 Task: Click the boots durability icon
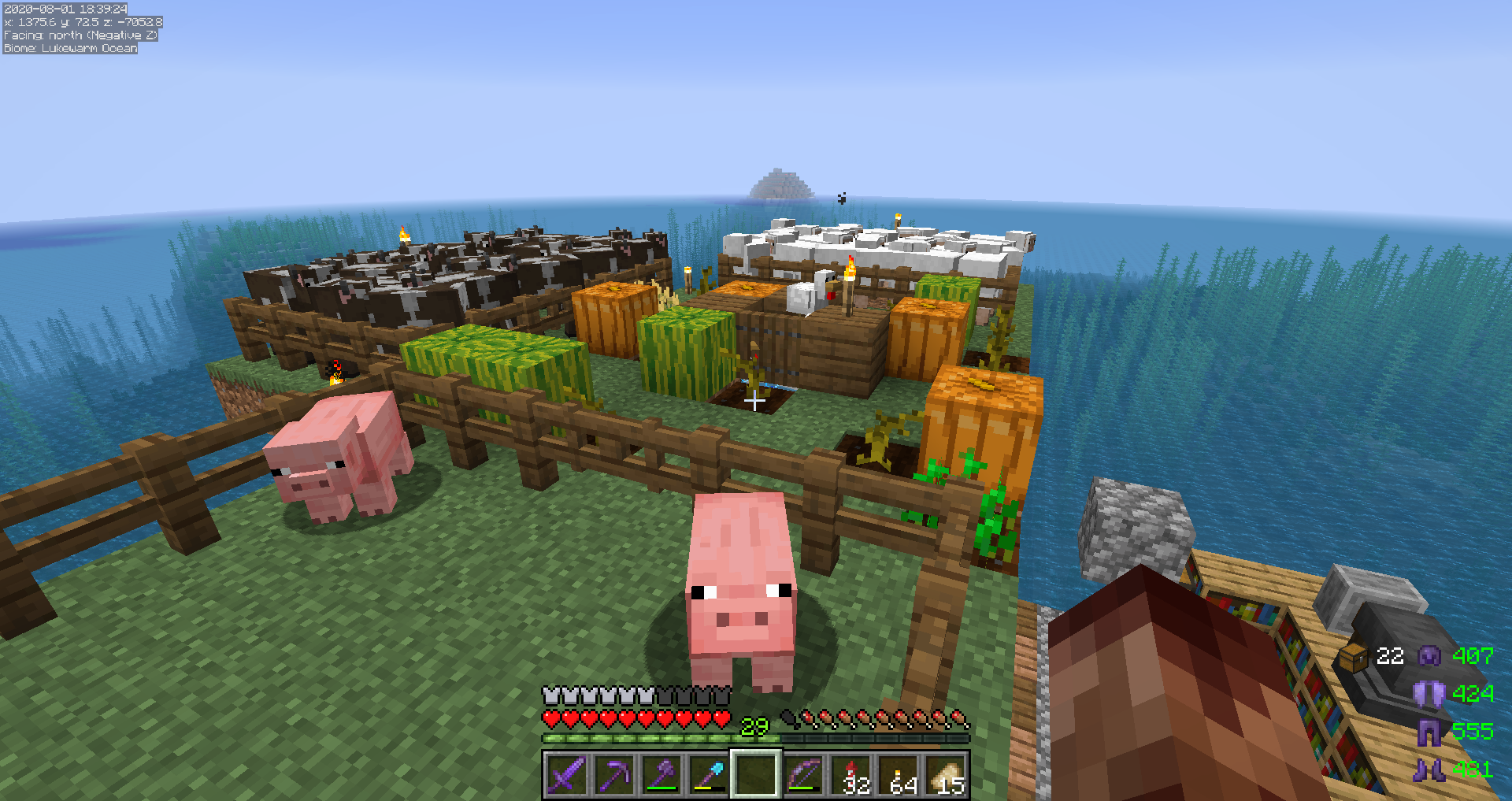pos(1429,769)
